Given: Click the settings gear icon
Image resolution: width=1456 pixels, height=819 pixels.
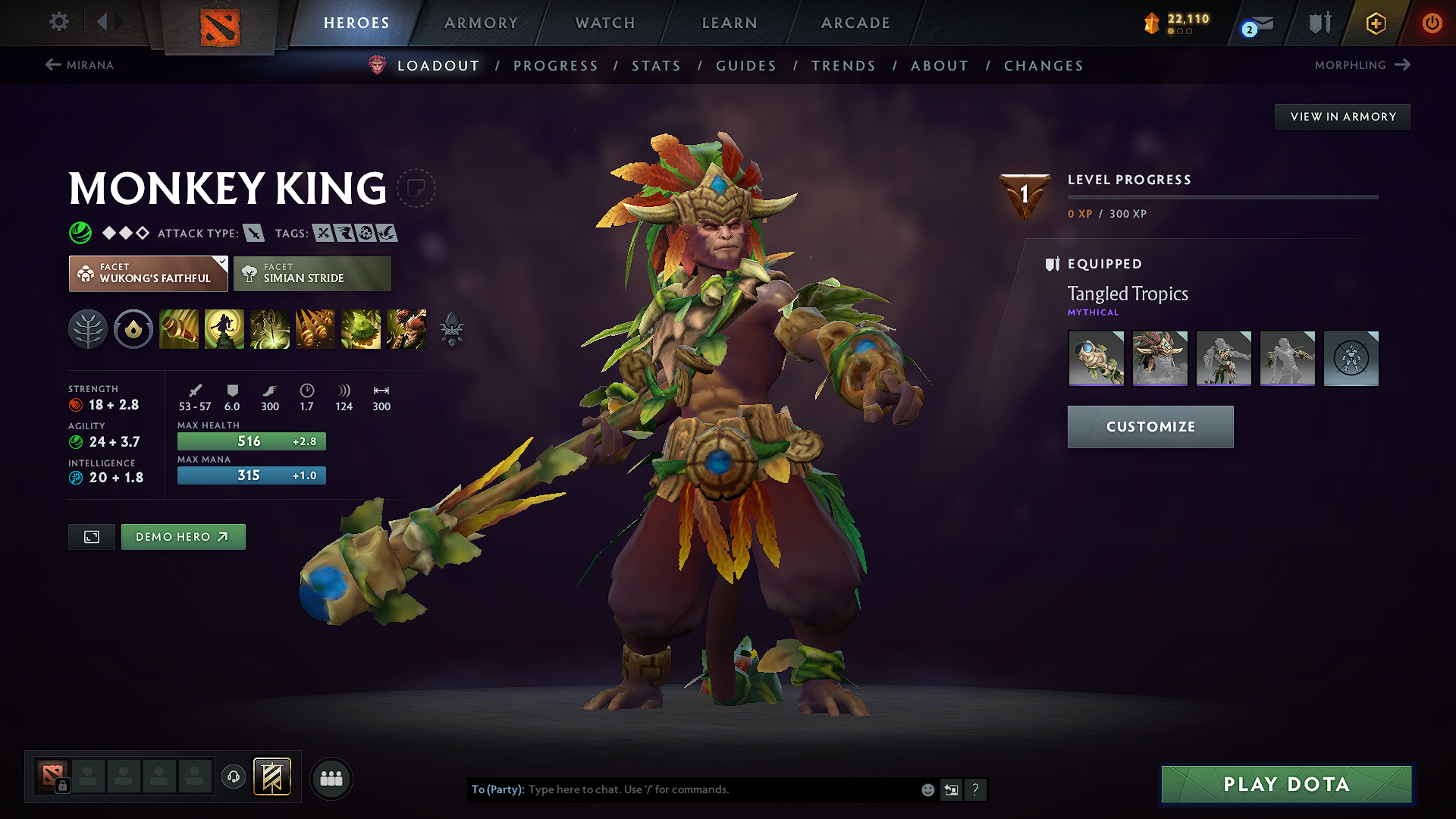Looking at the screenshot, I should pyautogui.click(x=58, y=23).
